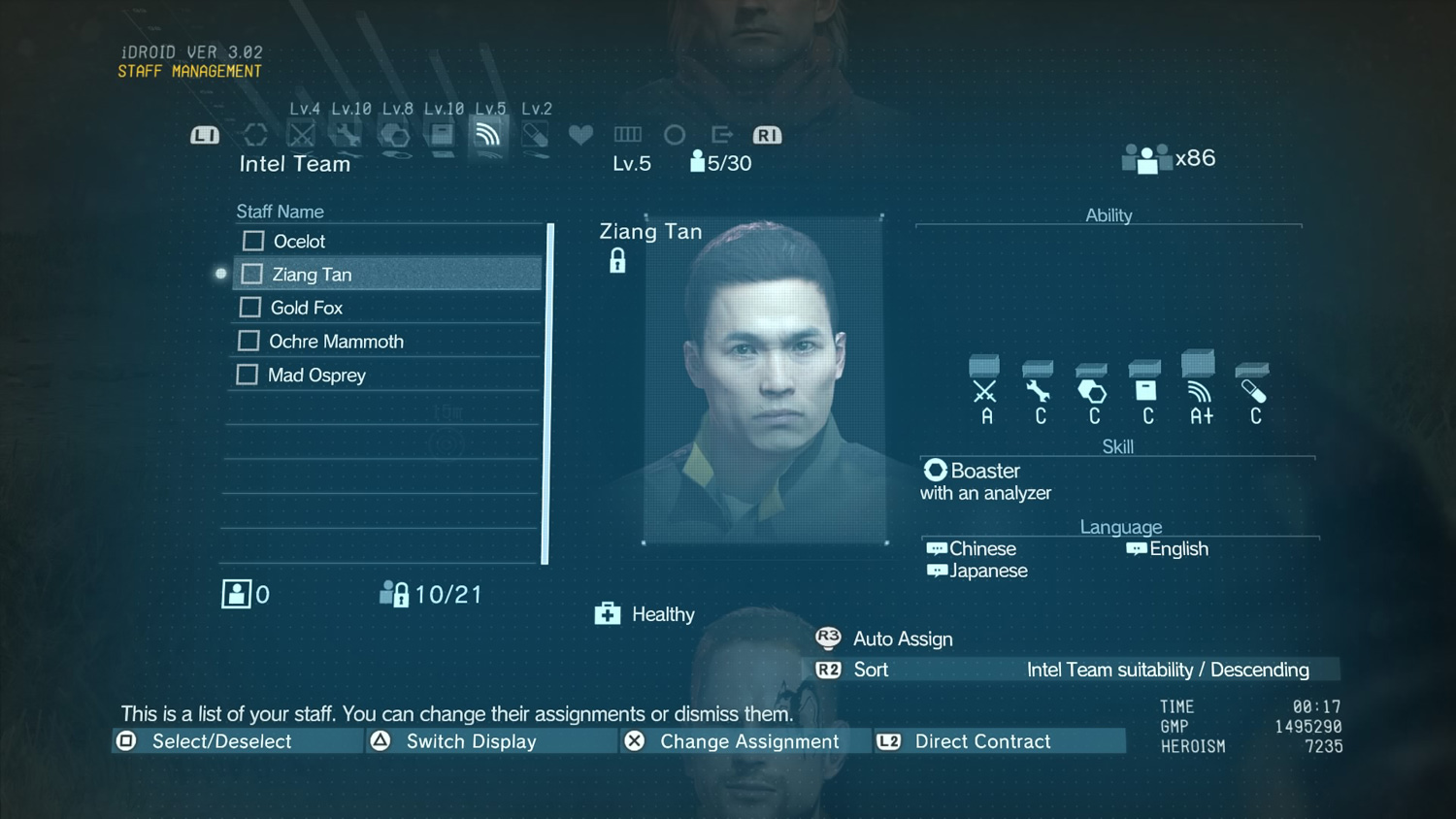Switch to the Base Development hexagon tab
This screenshot has width=1456, height=819.
point(394,135)
